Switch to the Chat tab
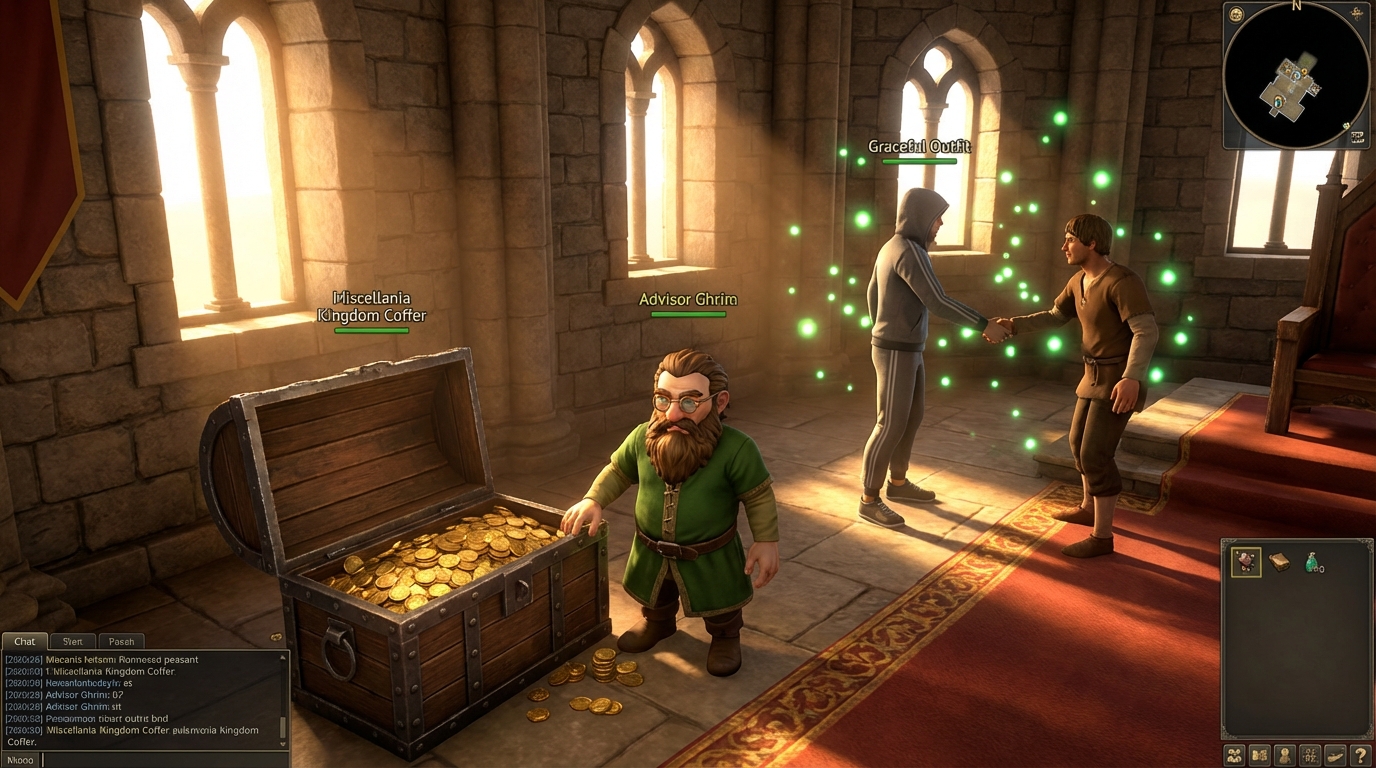 [x=24, y=641]
